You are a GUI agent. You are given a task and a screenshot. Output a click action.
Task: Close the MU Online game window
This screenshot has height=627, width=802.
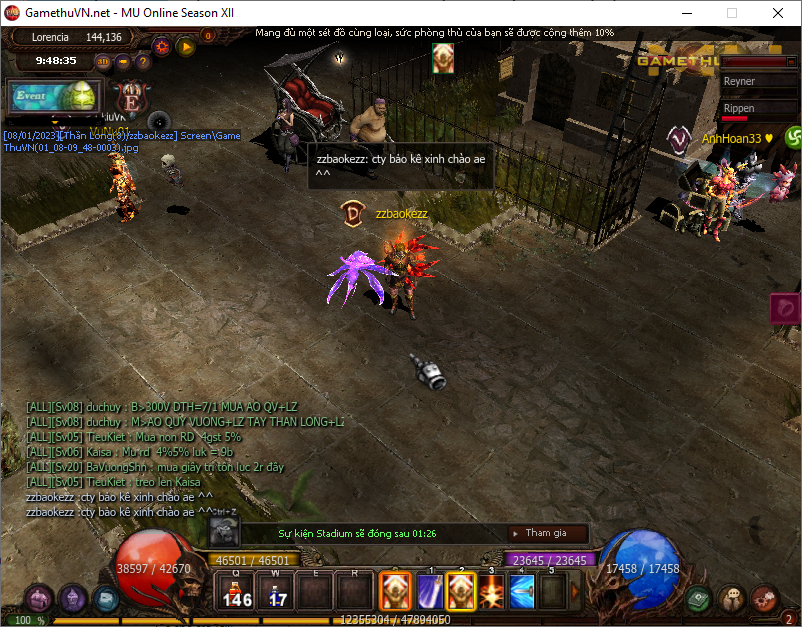(778, 14)
